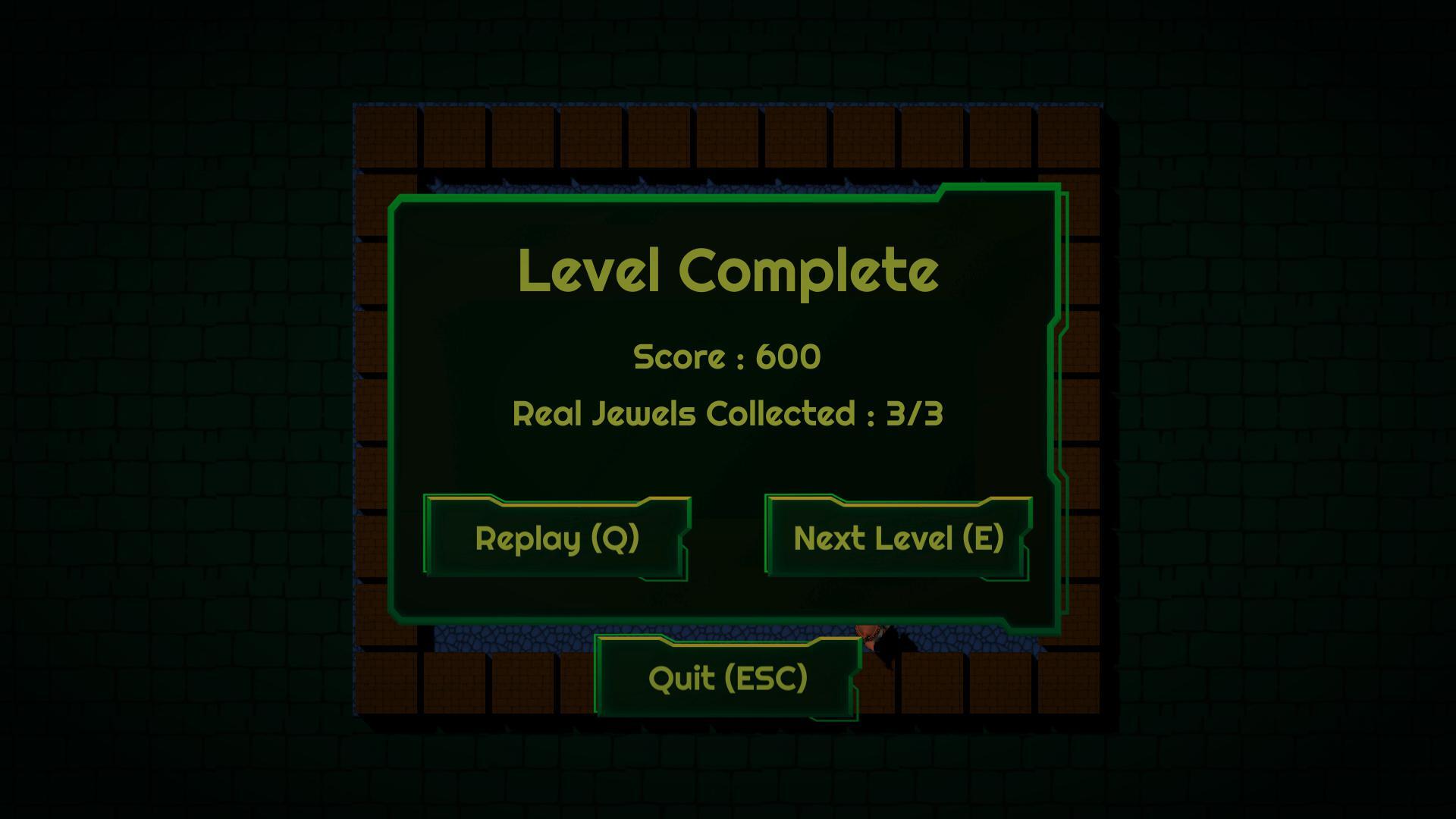Click the Replay (Q) button
The width and height of the screenshot is (1456, 819).
pos(556,538)
